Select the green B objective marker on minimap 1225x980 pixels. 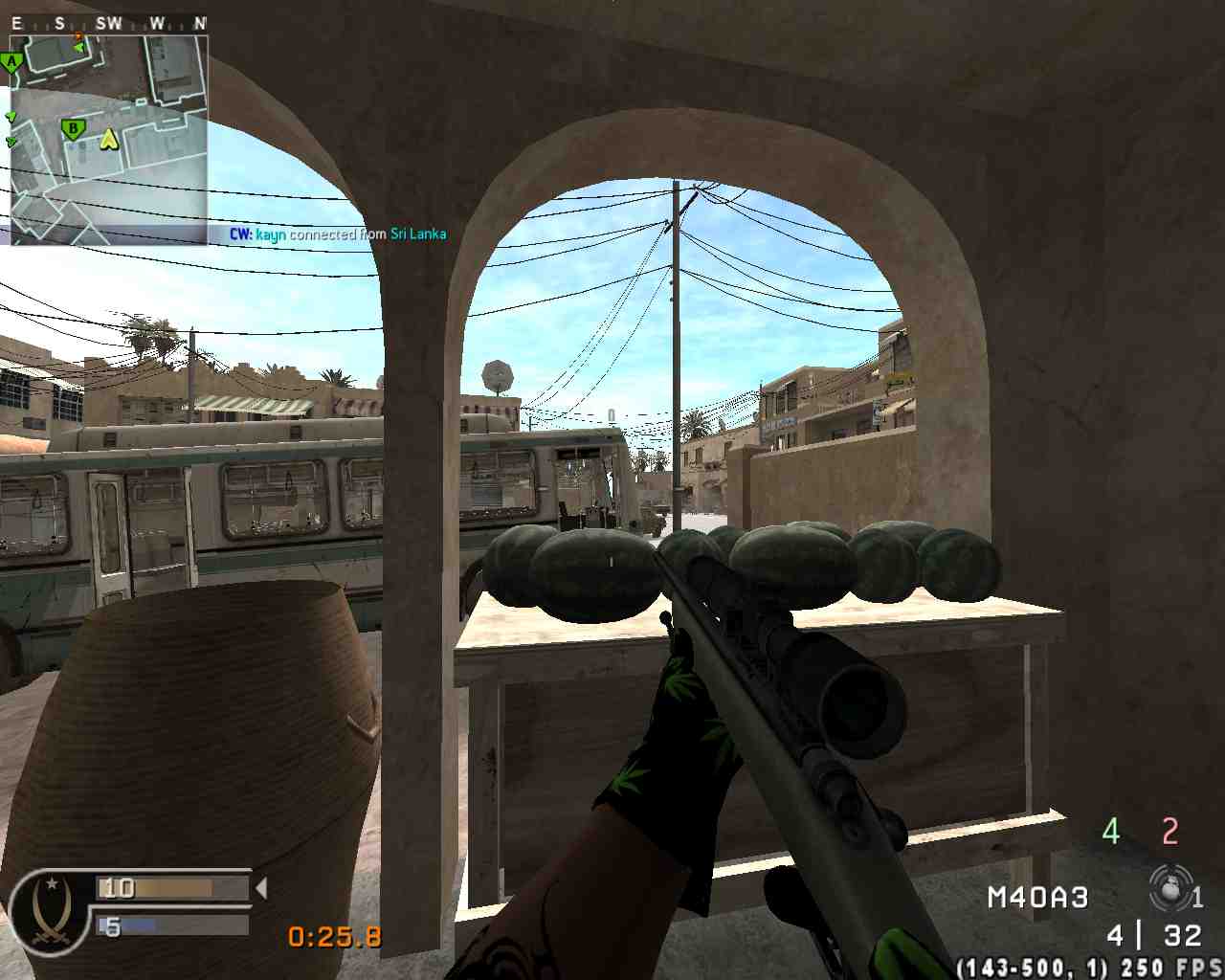[73, 128]
